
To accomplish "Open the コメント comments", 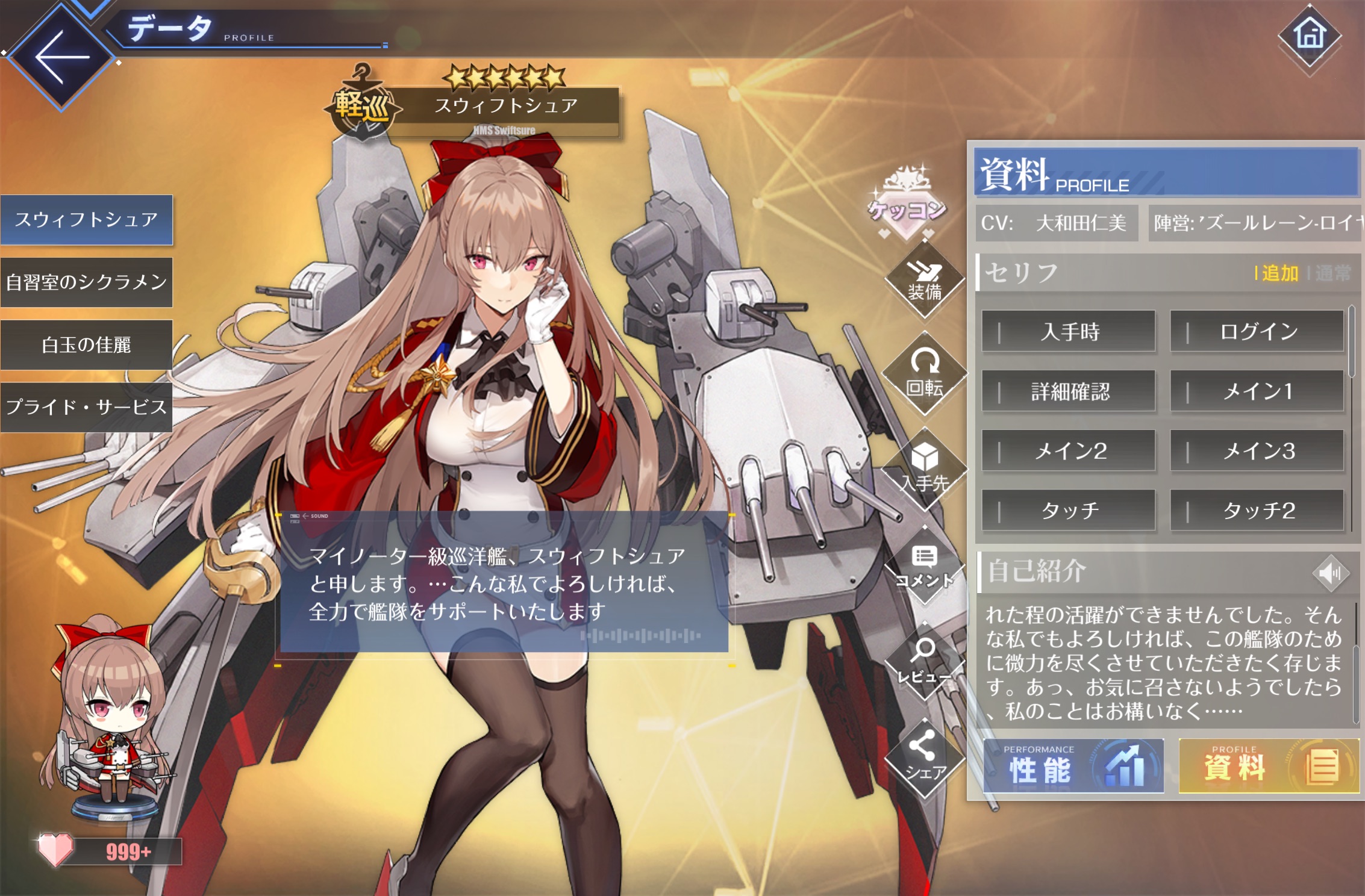I will tap(925, 566).
